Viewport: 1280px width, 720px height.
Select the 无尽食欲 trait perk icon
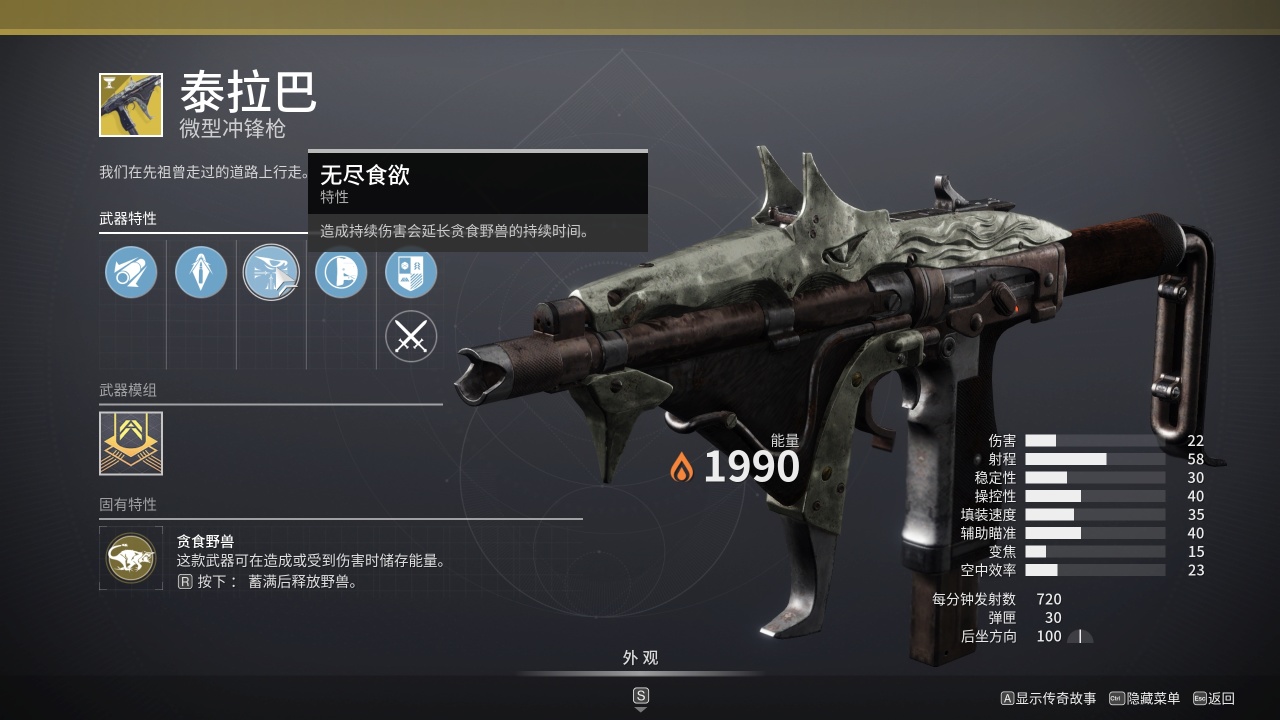point(271,272)
